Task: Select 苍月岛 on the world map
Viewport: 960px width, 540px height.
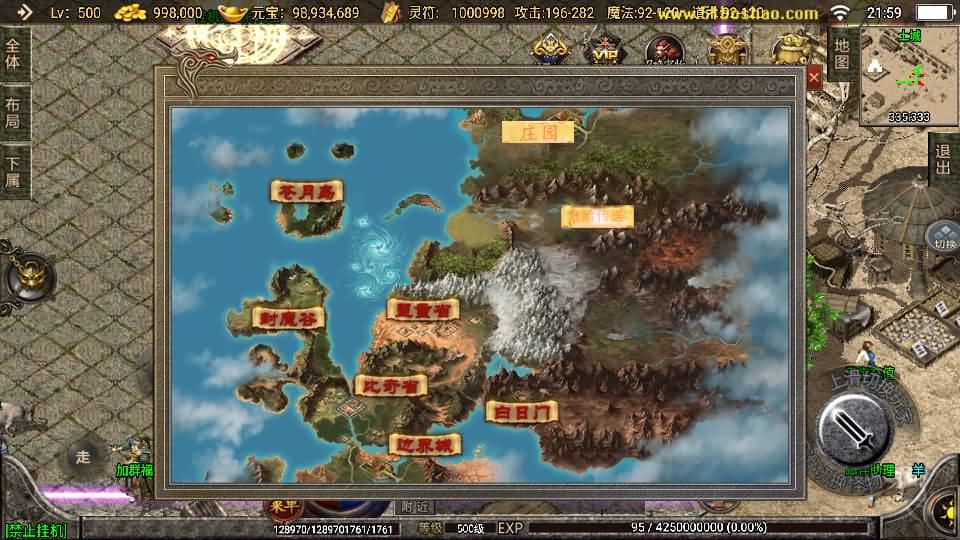Action: pos(307,191)
